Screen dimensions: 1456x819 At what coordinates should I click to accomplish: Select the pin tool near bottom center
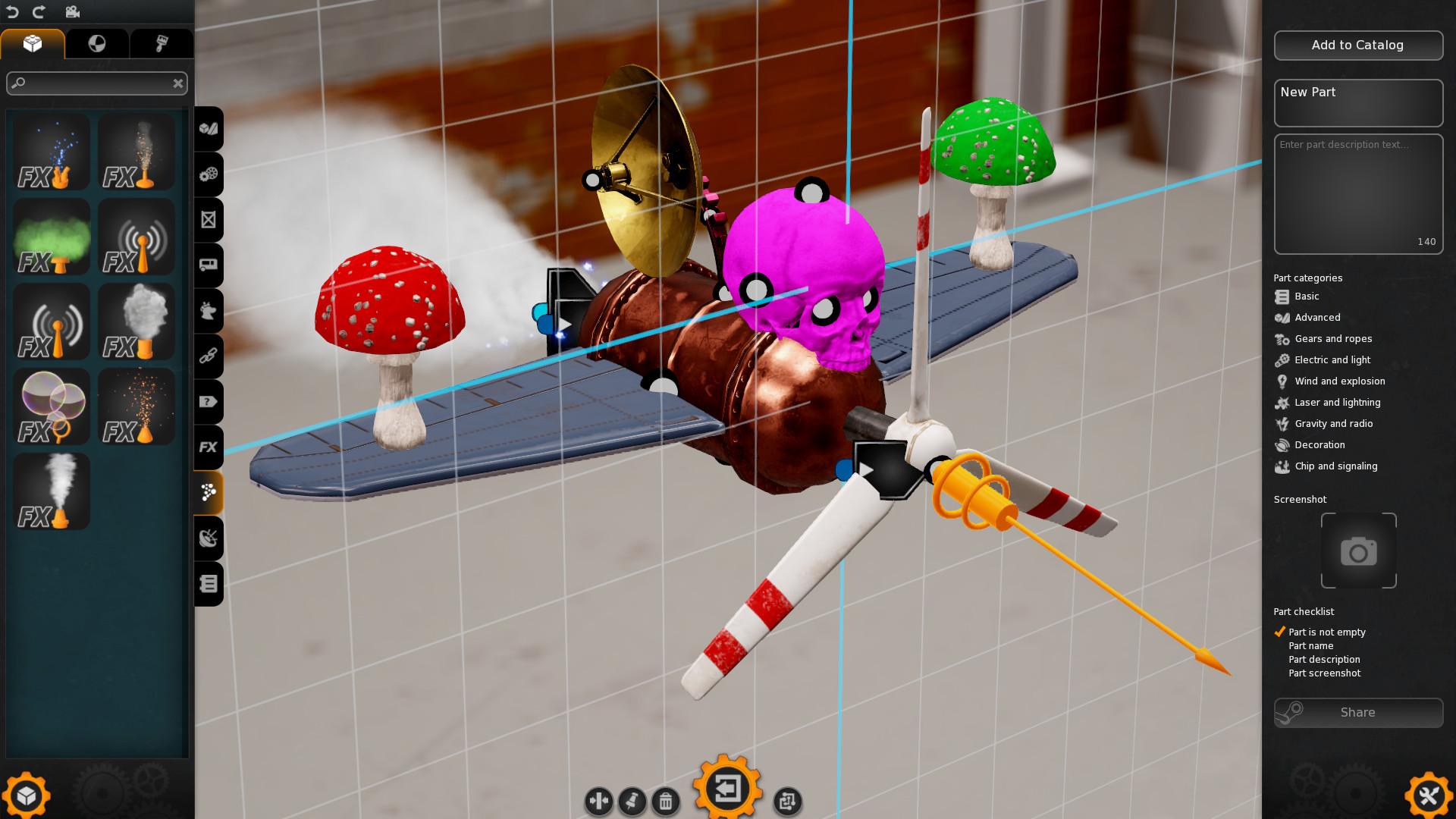[x=632, y=802]
